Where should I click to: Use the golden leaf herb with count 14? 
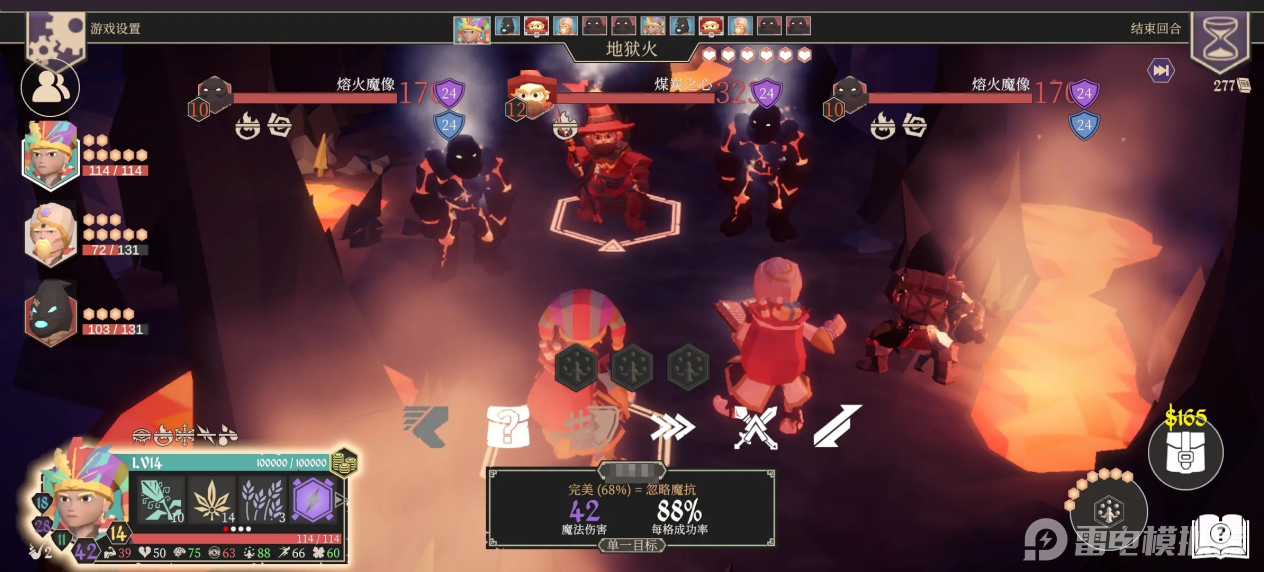click(x=212, y=499)
